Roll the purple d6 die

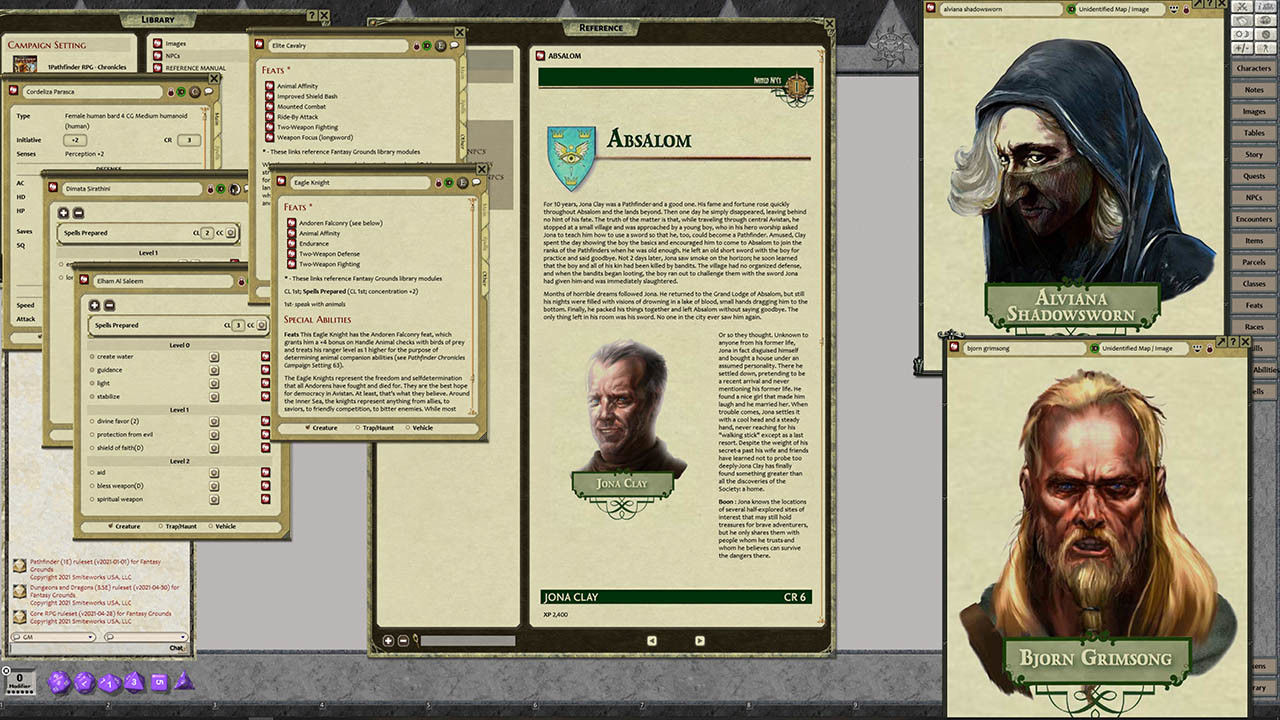coord(159,681)
